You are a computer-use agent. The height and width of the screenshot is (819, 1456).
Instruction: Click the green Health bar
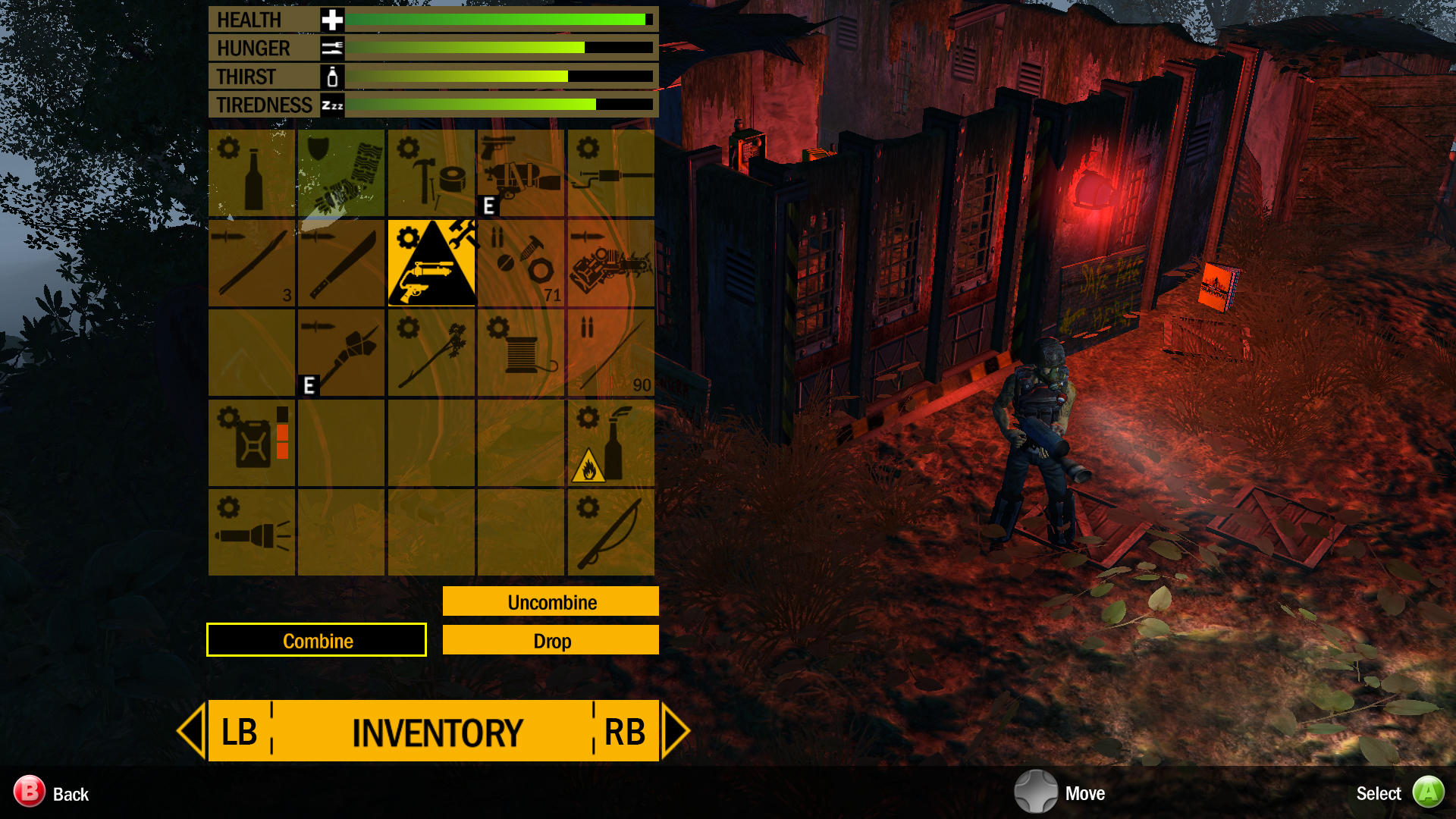coord(493,19)
